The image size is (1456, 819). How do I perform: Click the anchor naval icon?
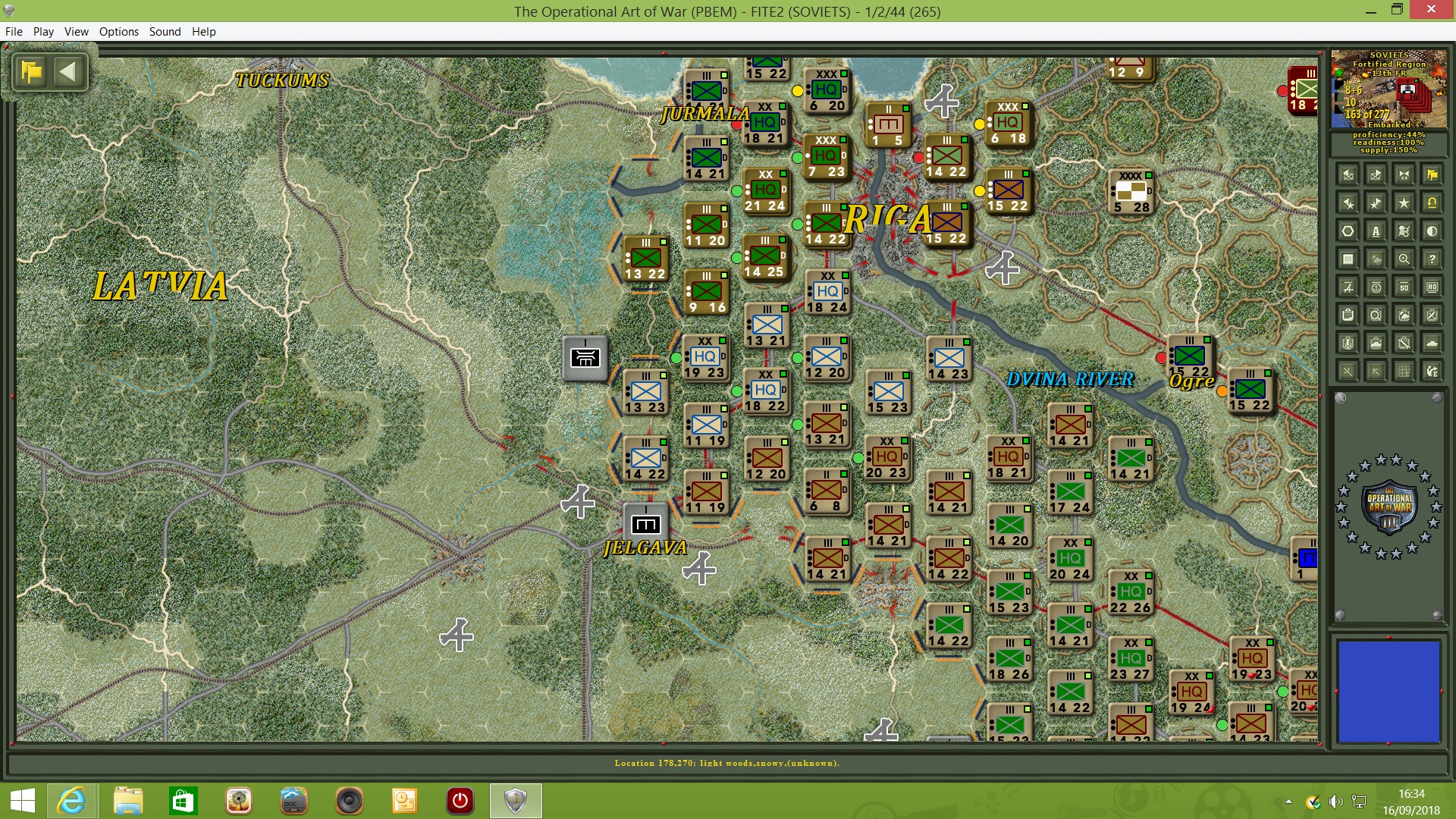[x=1376, y=287]
